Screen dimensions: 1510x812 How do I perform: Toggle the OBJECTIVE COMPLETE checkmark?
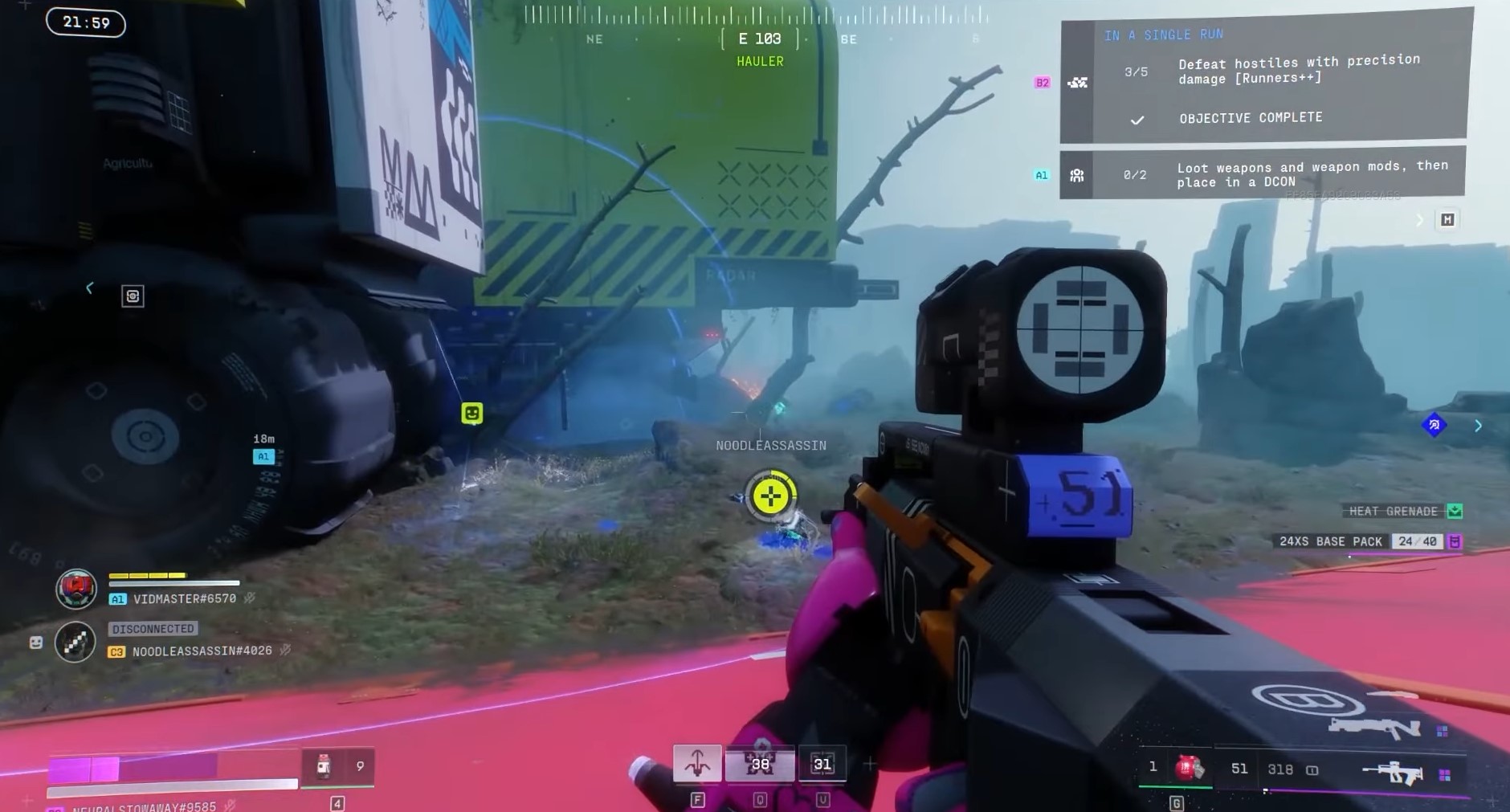click(x=1136, y=118)
